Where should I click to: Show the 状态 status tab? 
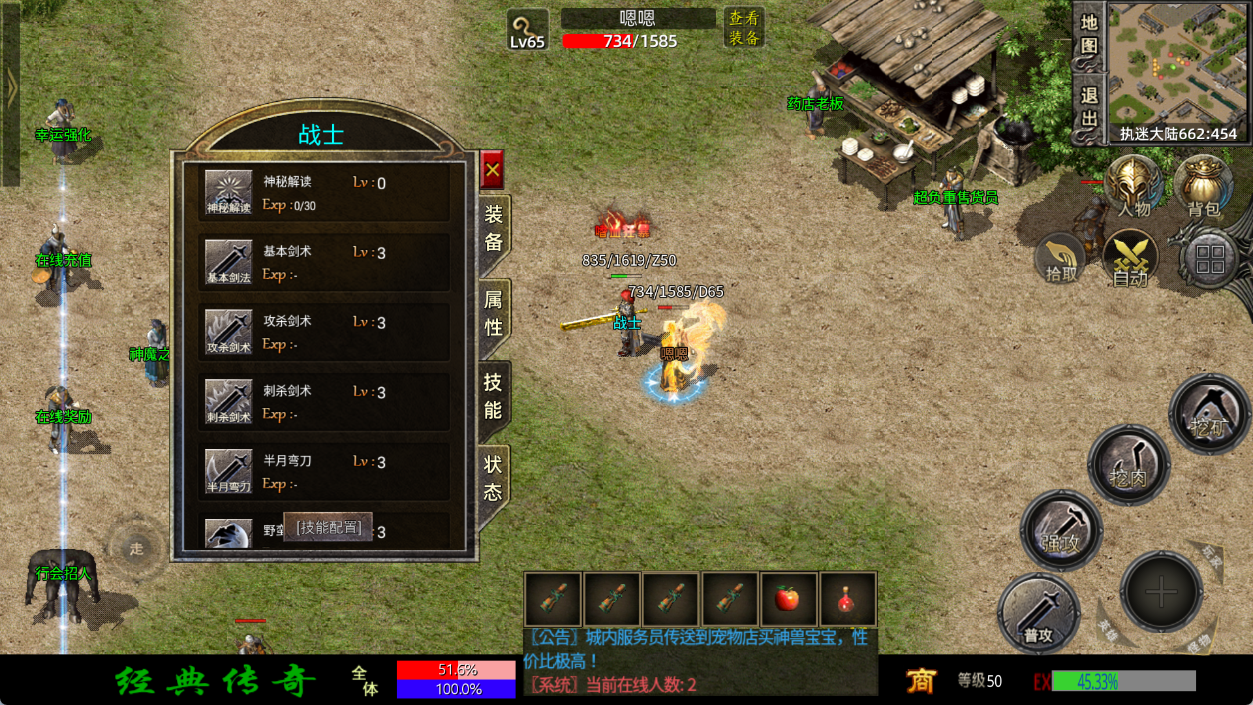pos(493,478)
